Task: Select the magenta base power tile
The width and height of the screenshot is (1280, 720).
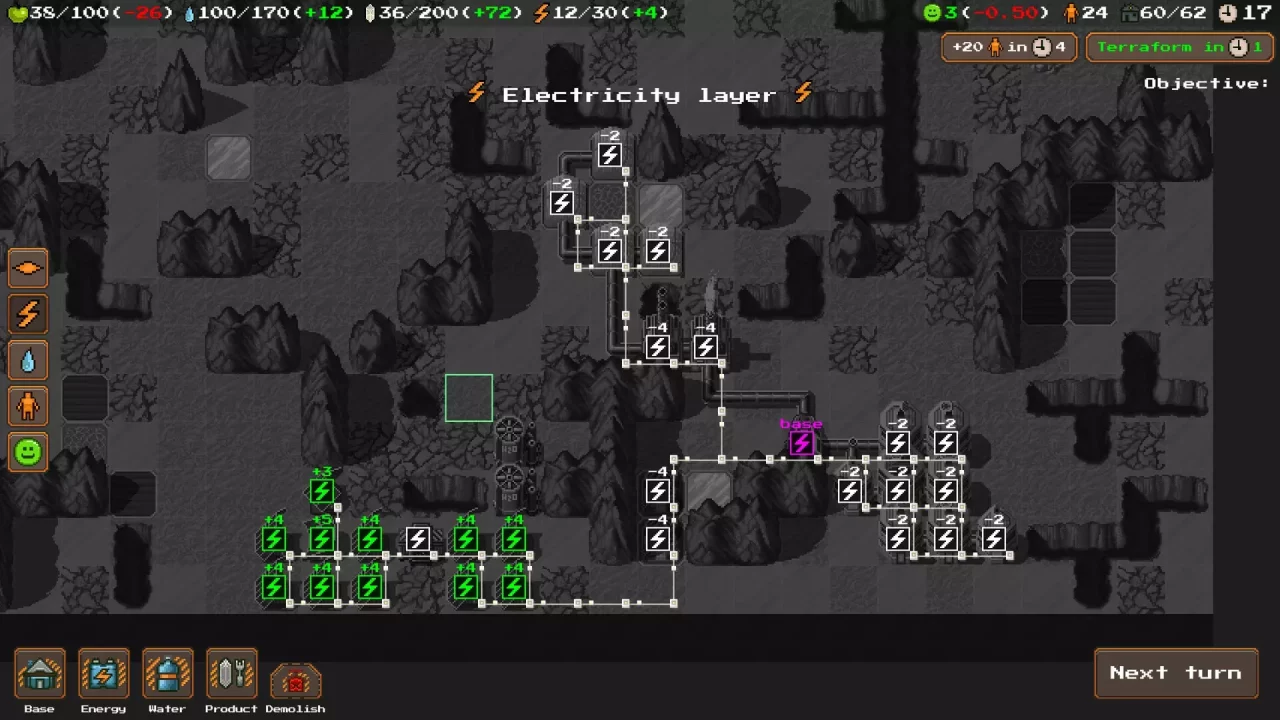Action: click(801, 443)
